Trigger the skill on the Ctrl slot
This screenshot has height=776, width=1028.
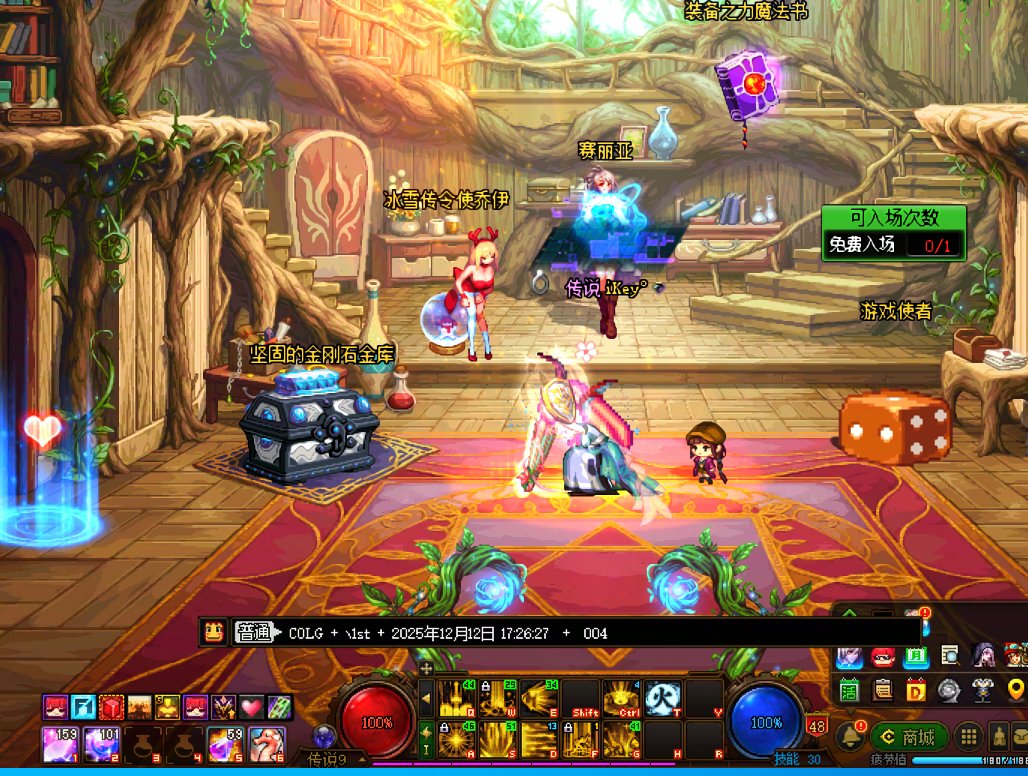[621, 698]
